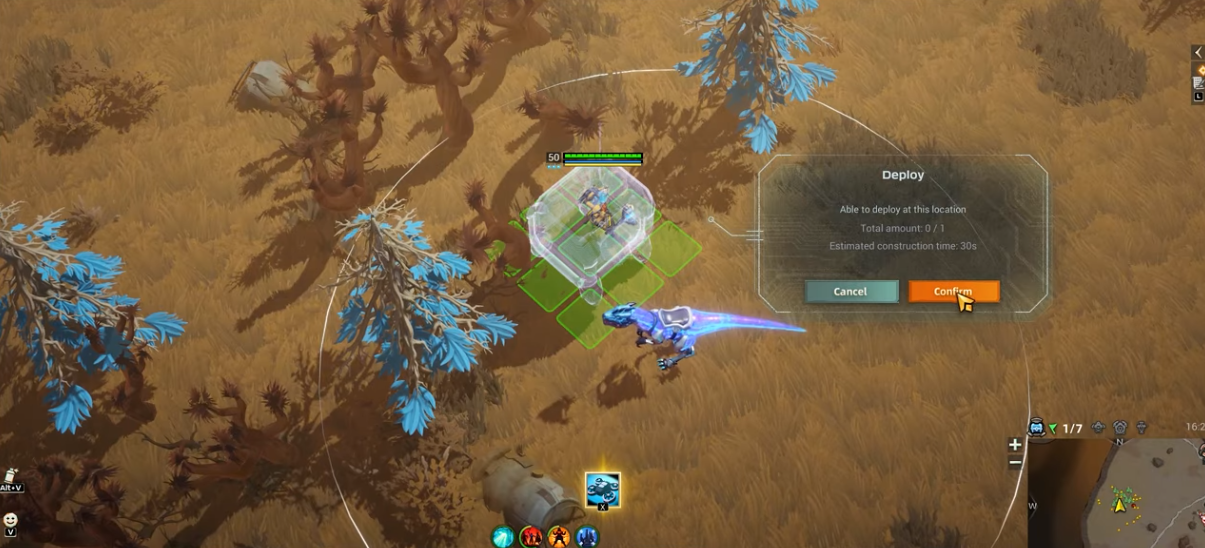The height and width of the screenshot is (548, 1205).
Task: Cancel the Deploy dialog
Action: tap(851, 291)
